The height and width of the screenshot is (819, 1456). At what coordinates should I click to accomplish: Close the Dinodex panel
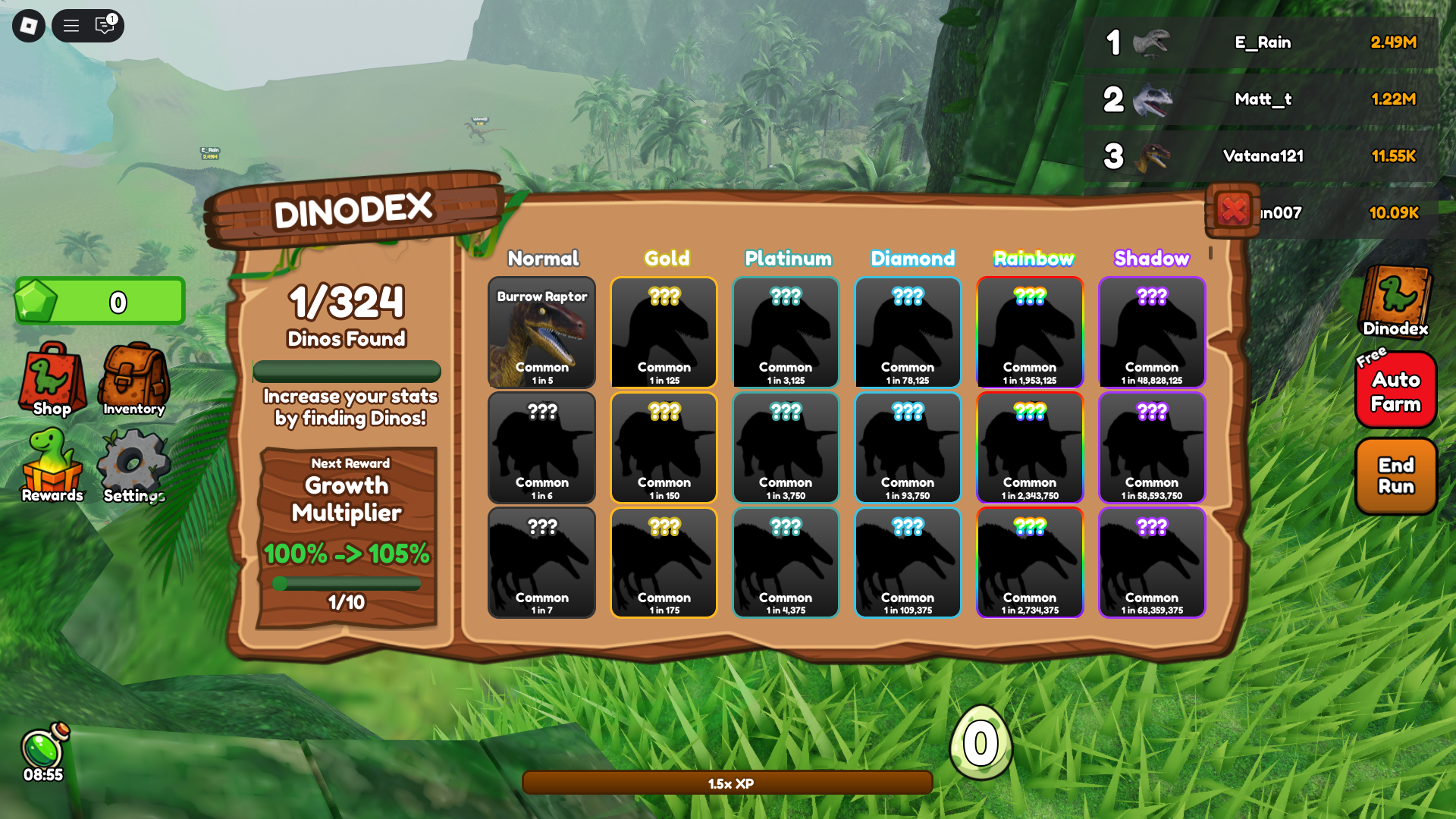(x=1233, y=210)
